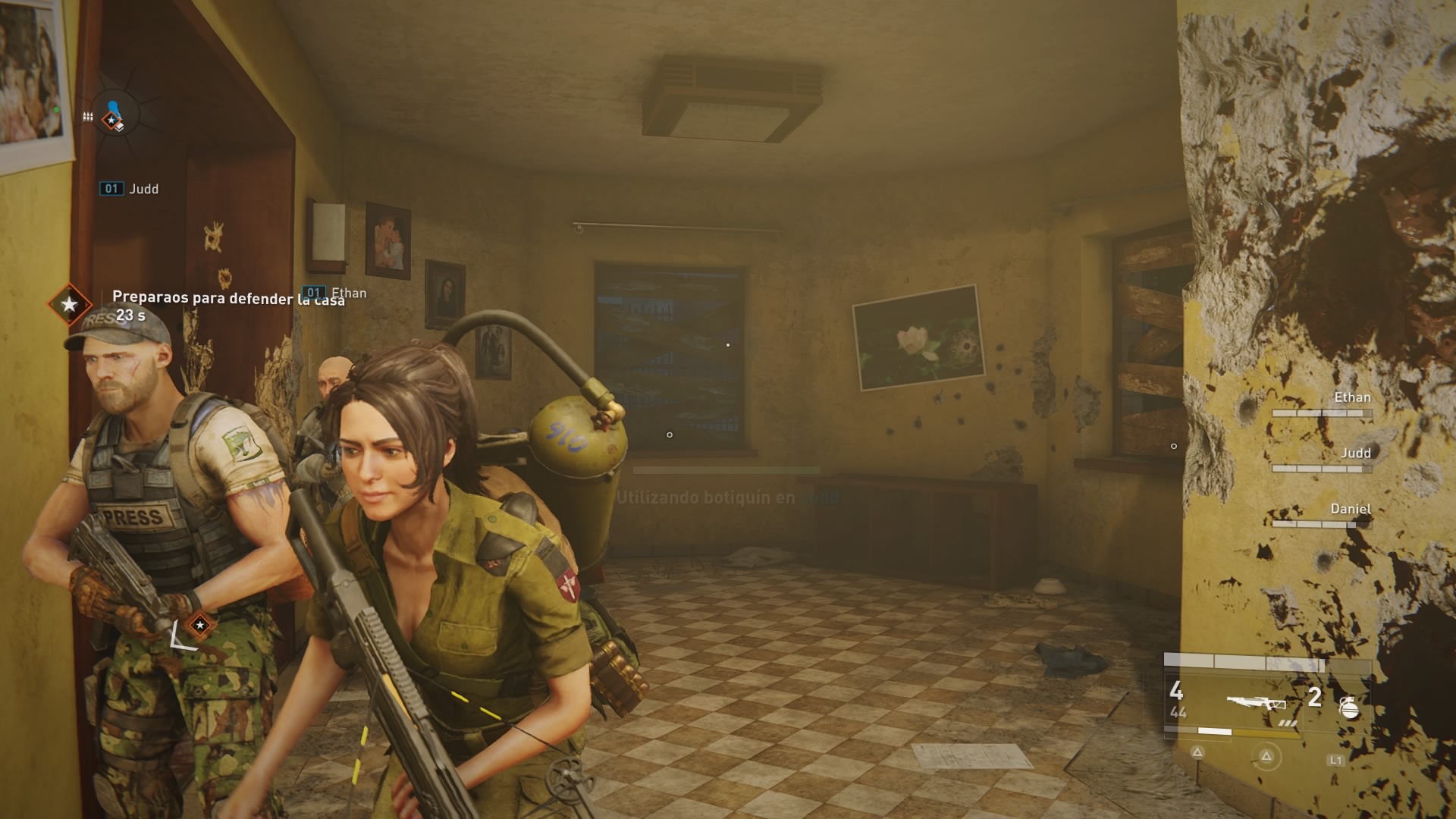Select the star objective marker on the minimap
The width and height of the screenshot is (1456, 819).
(111, 119)
